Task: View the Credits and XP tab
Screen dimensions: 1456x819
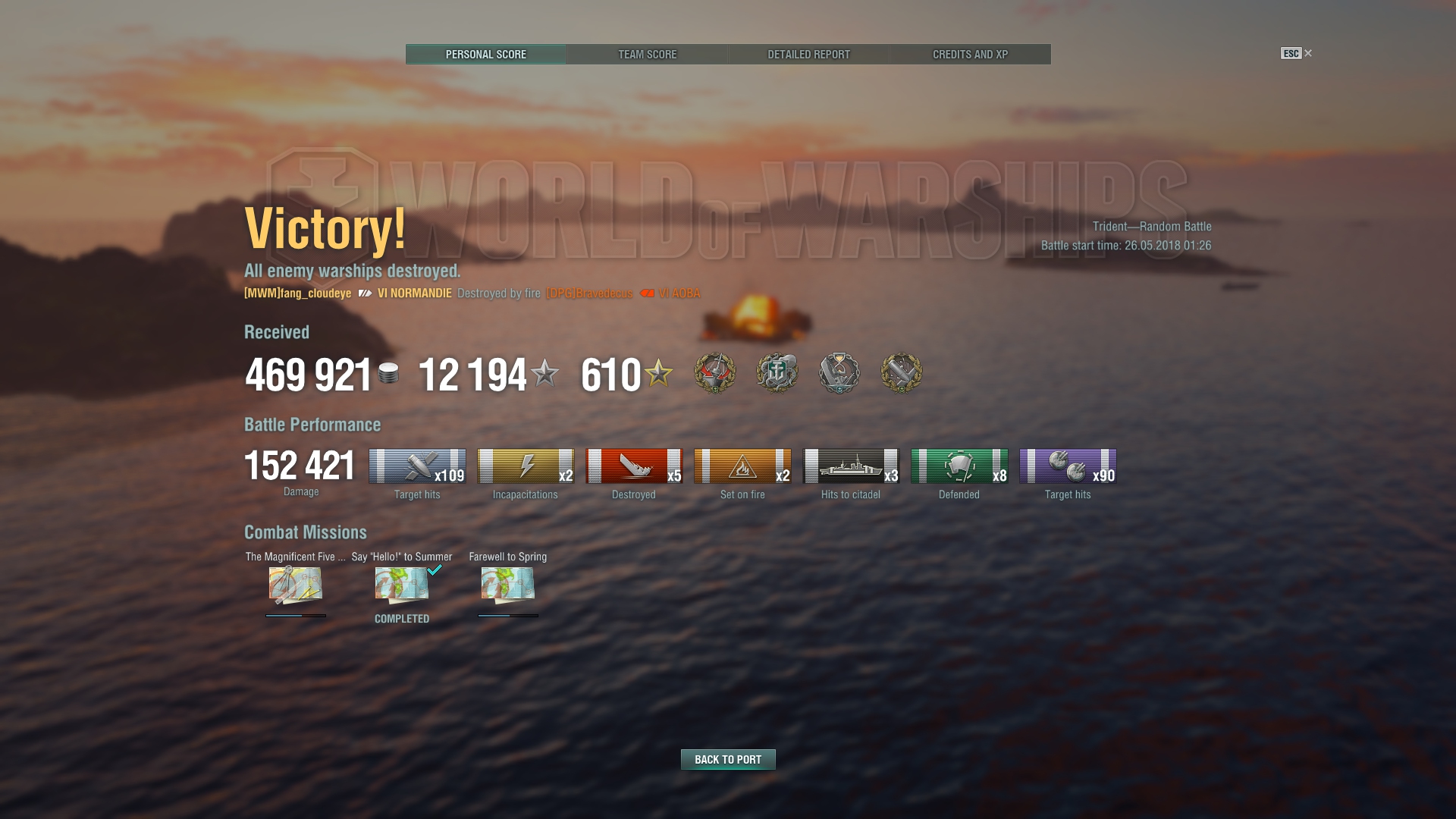Action: [x=970, y=55]
